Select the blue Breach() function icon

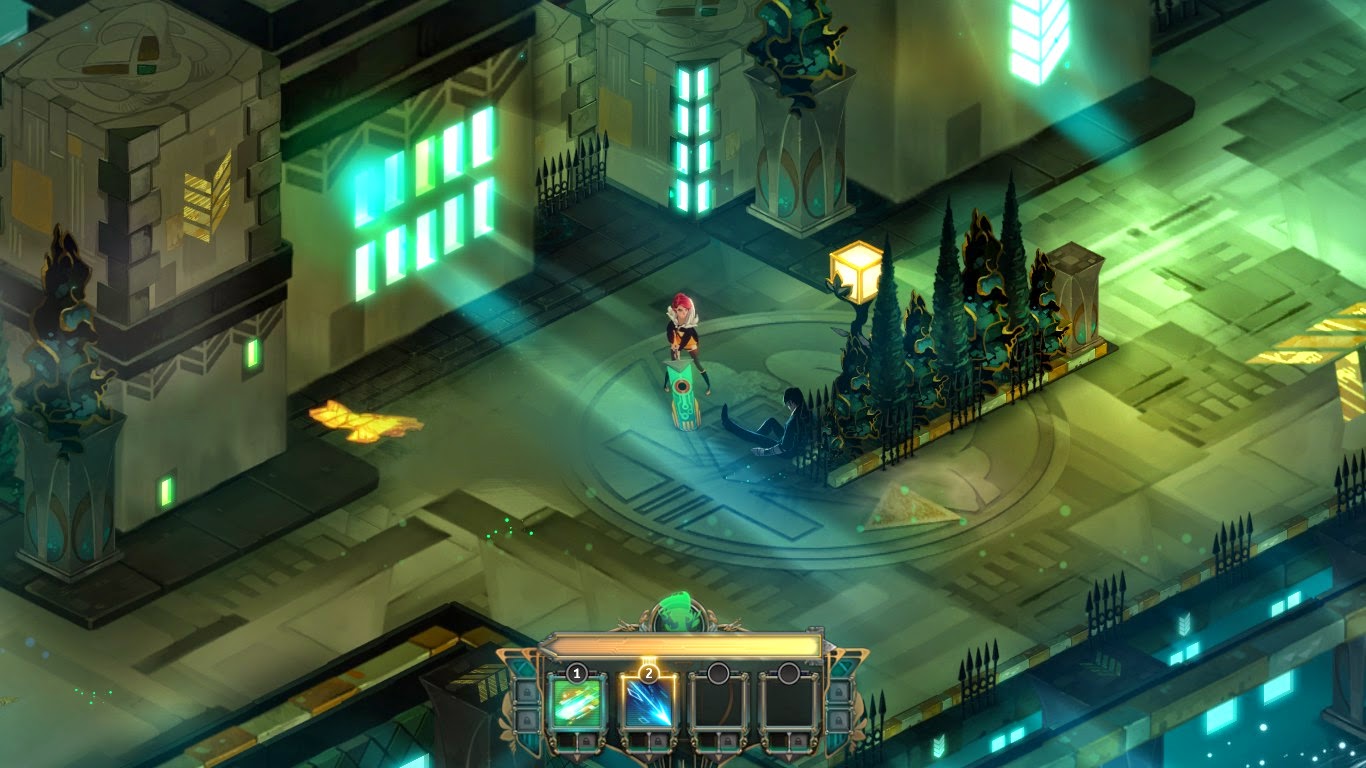[649, 703]
